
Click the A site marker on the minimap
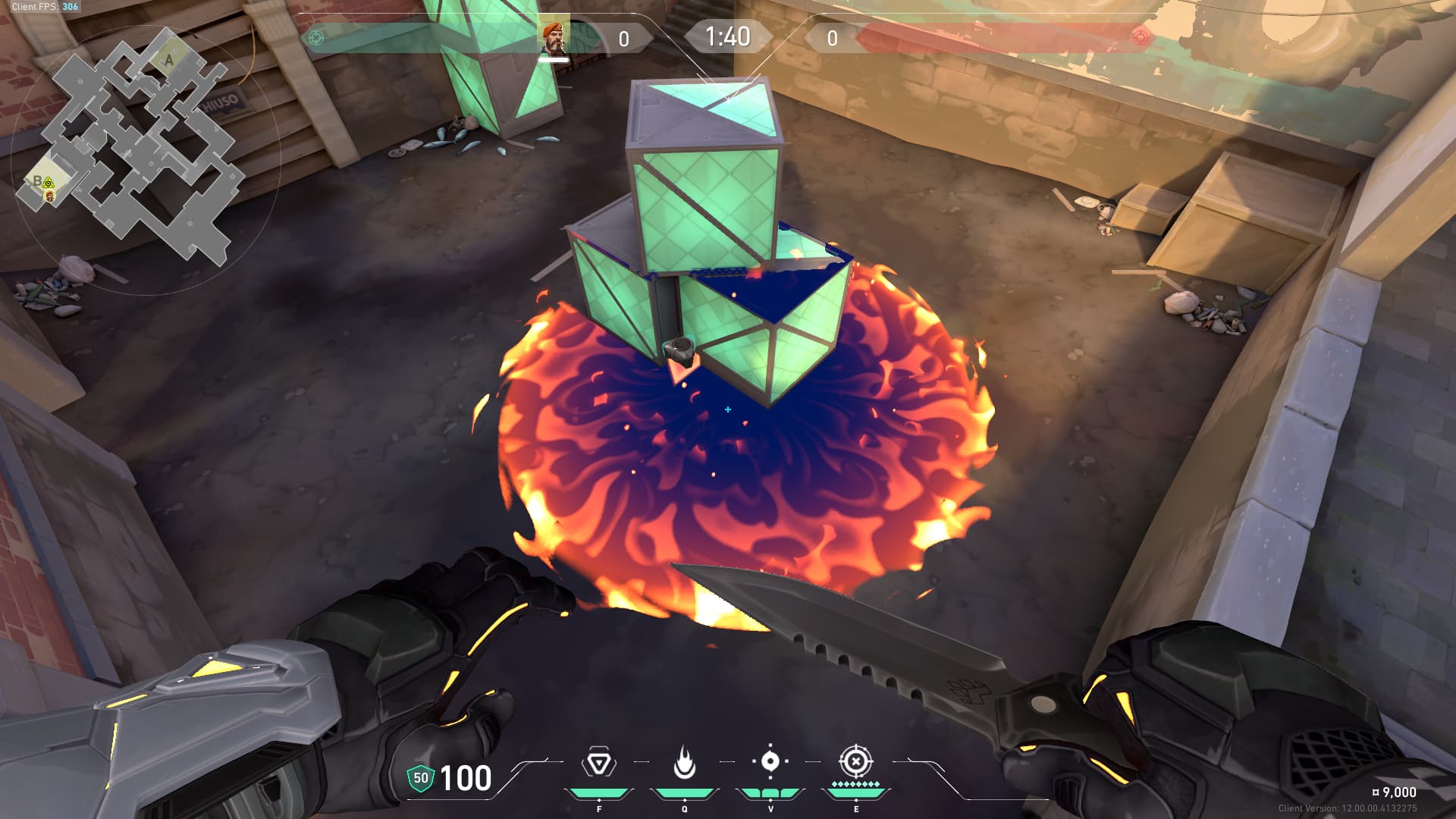(x=169, y=59)
